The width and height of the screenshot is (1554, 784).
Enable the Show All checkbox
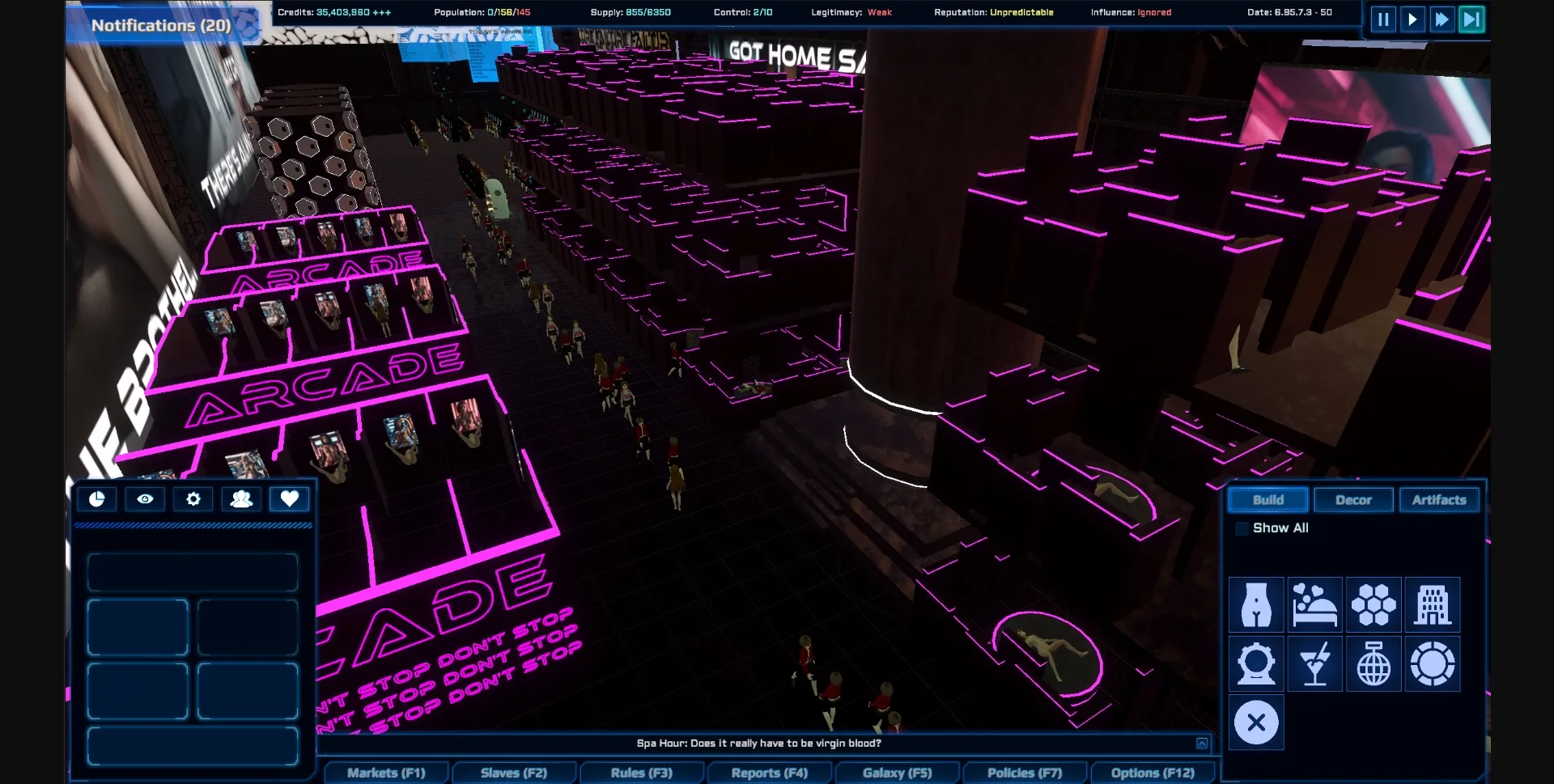tap(1242, 528)
